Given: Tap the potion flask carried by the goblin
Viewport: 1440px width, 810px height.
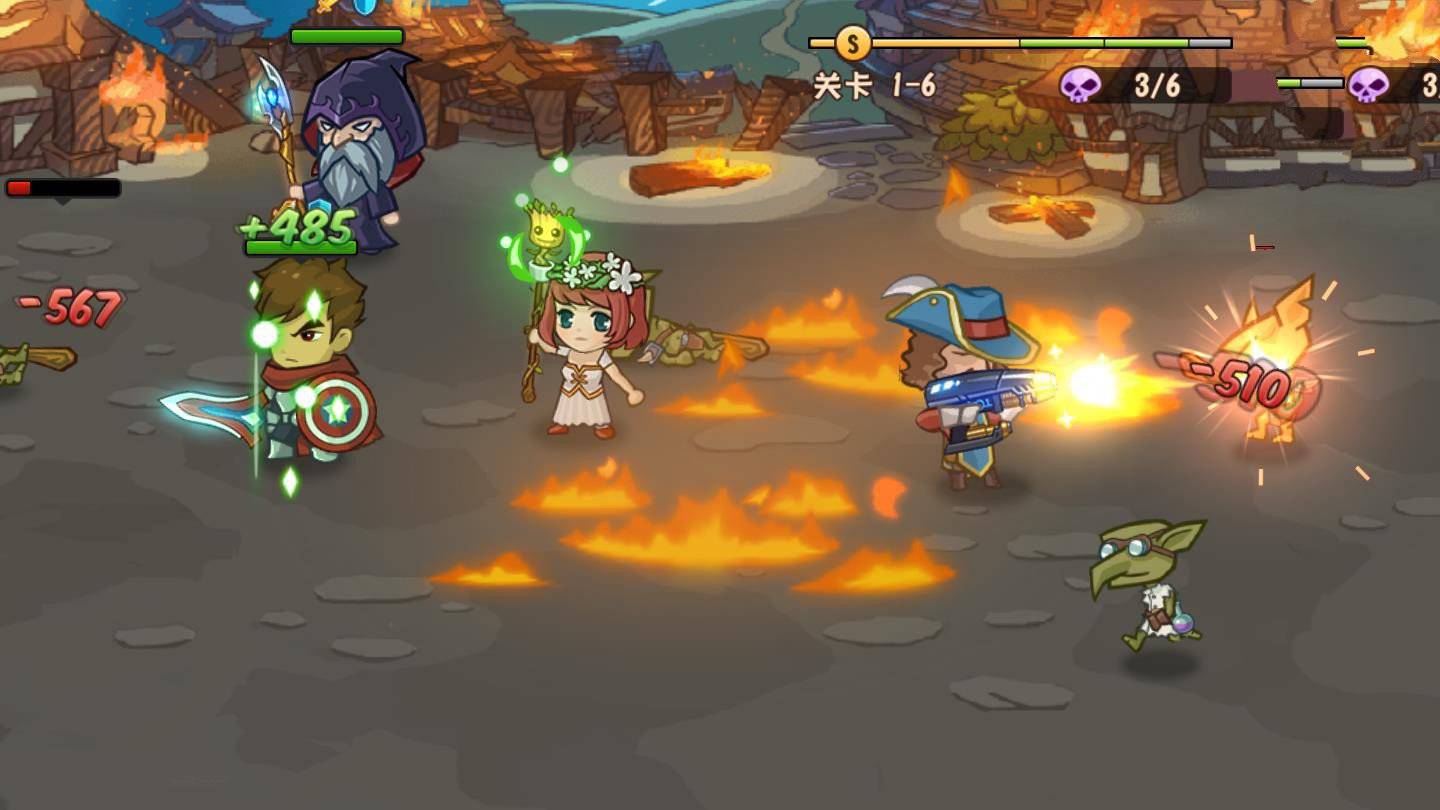Looking at the screenshot, I should pos(1182,620).
